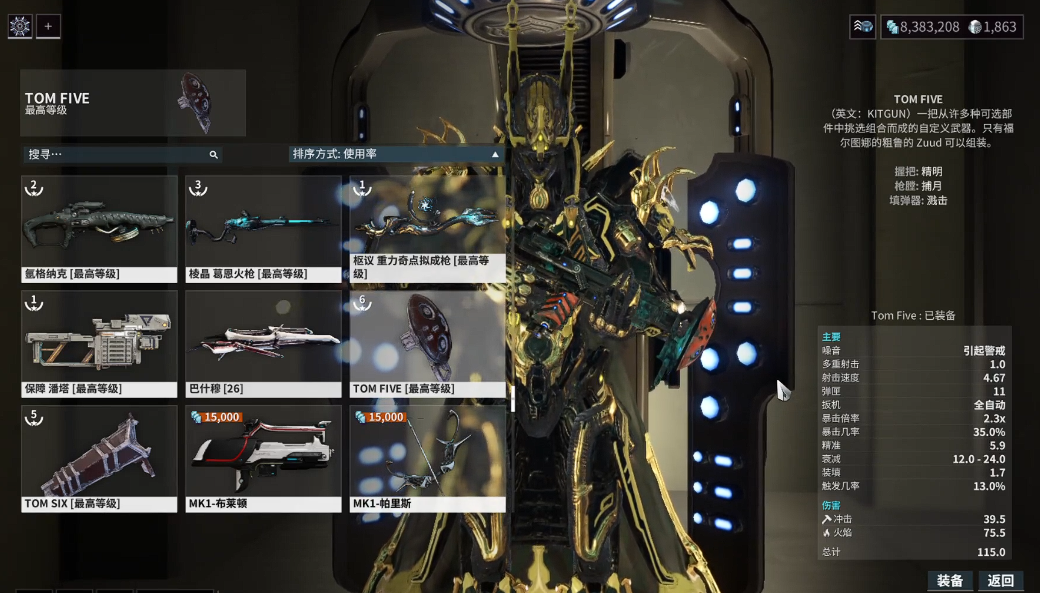Select the MK1-布莱顿 weapon tile
Image resolution: width=1040 pixels, height=593 pixels.
tap(263, 458)
